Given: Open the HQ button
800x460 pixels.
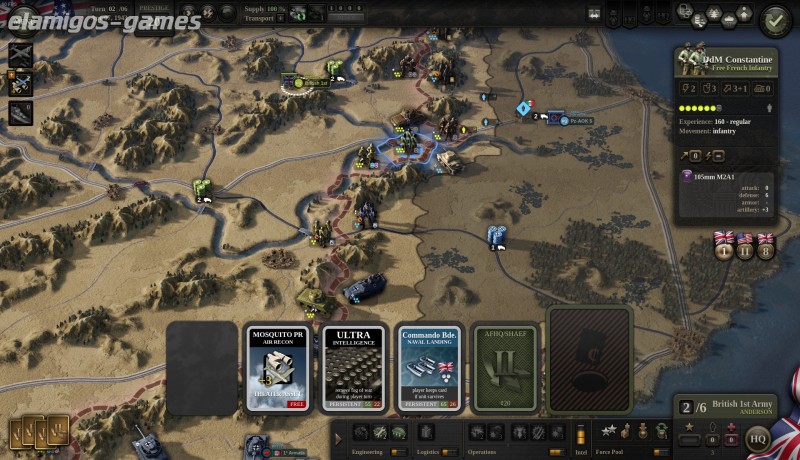Looking at the screenshot, I should point(759,437).
